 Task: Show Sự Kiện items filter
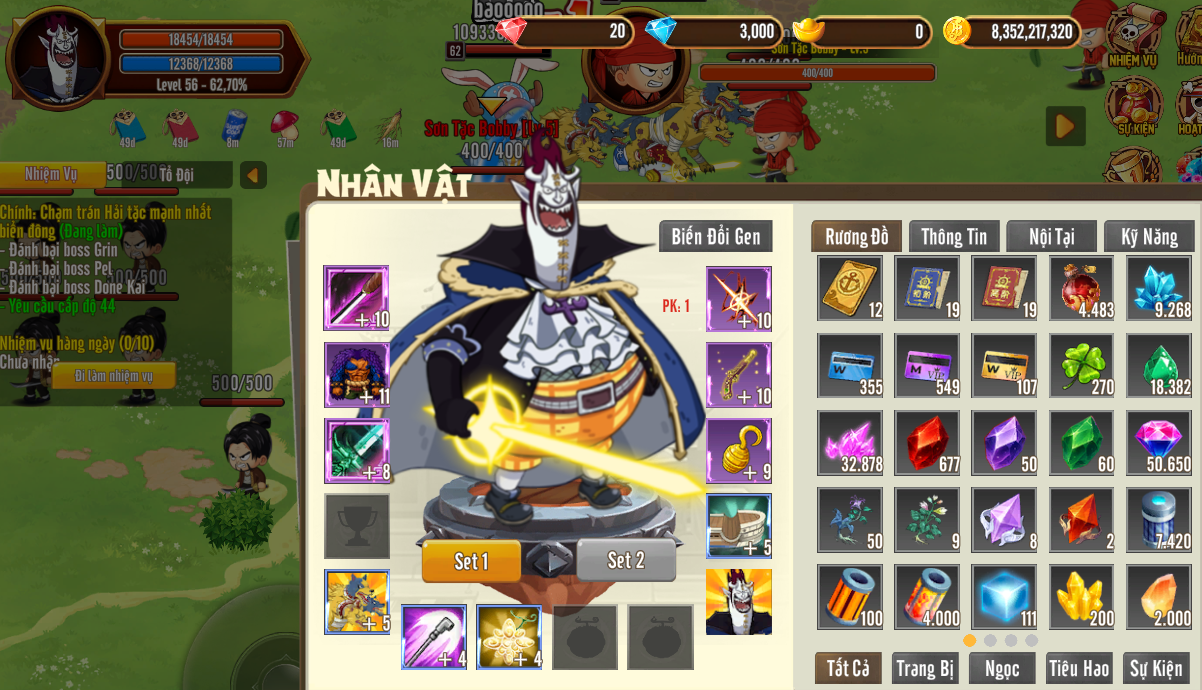tap(1156, 668)
